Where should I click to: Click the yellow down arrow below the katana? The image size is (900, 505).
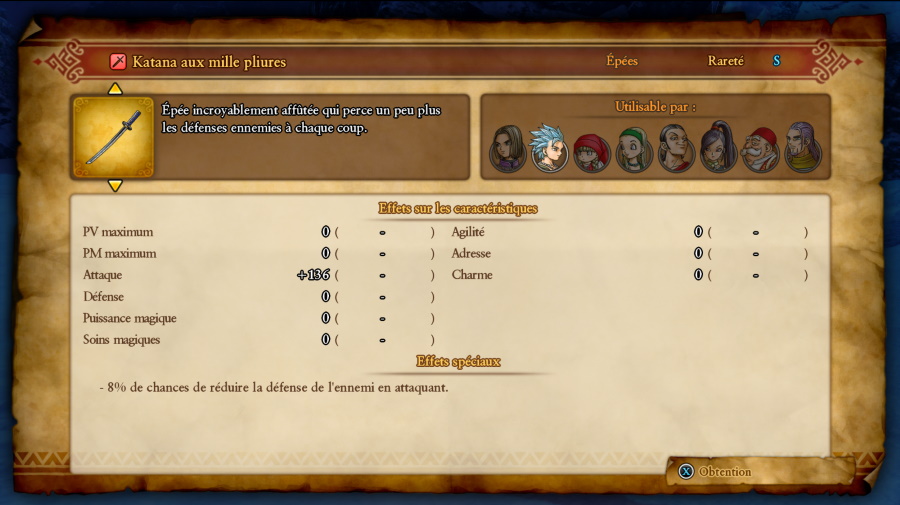click(115, 186)
